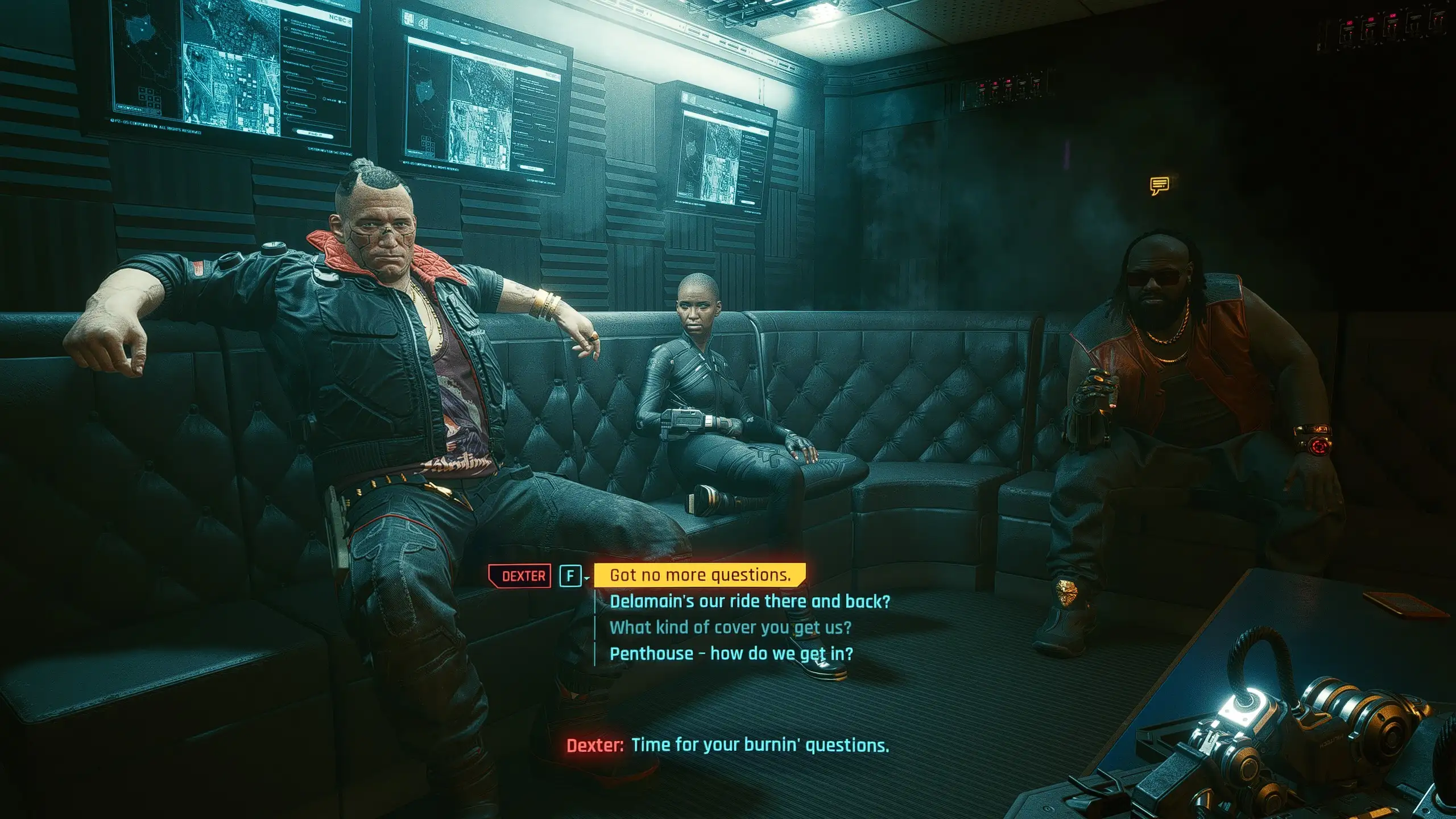Select "What kind of cover you get us?"
Viewport: 1456px width, 819px height.
coord(730,627)
